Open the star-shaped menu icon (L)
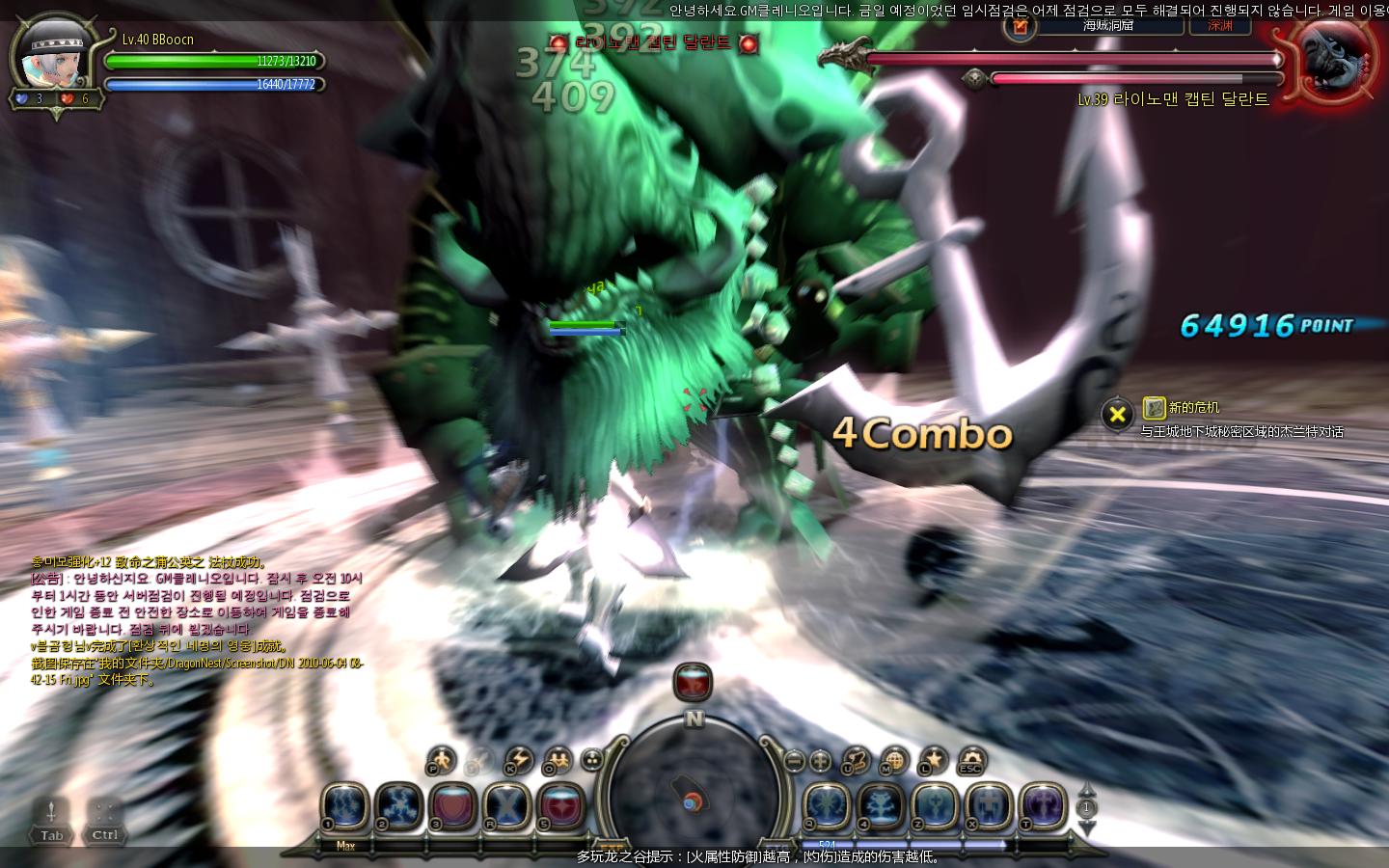1389x868 pixels. [x=933, y=760]
